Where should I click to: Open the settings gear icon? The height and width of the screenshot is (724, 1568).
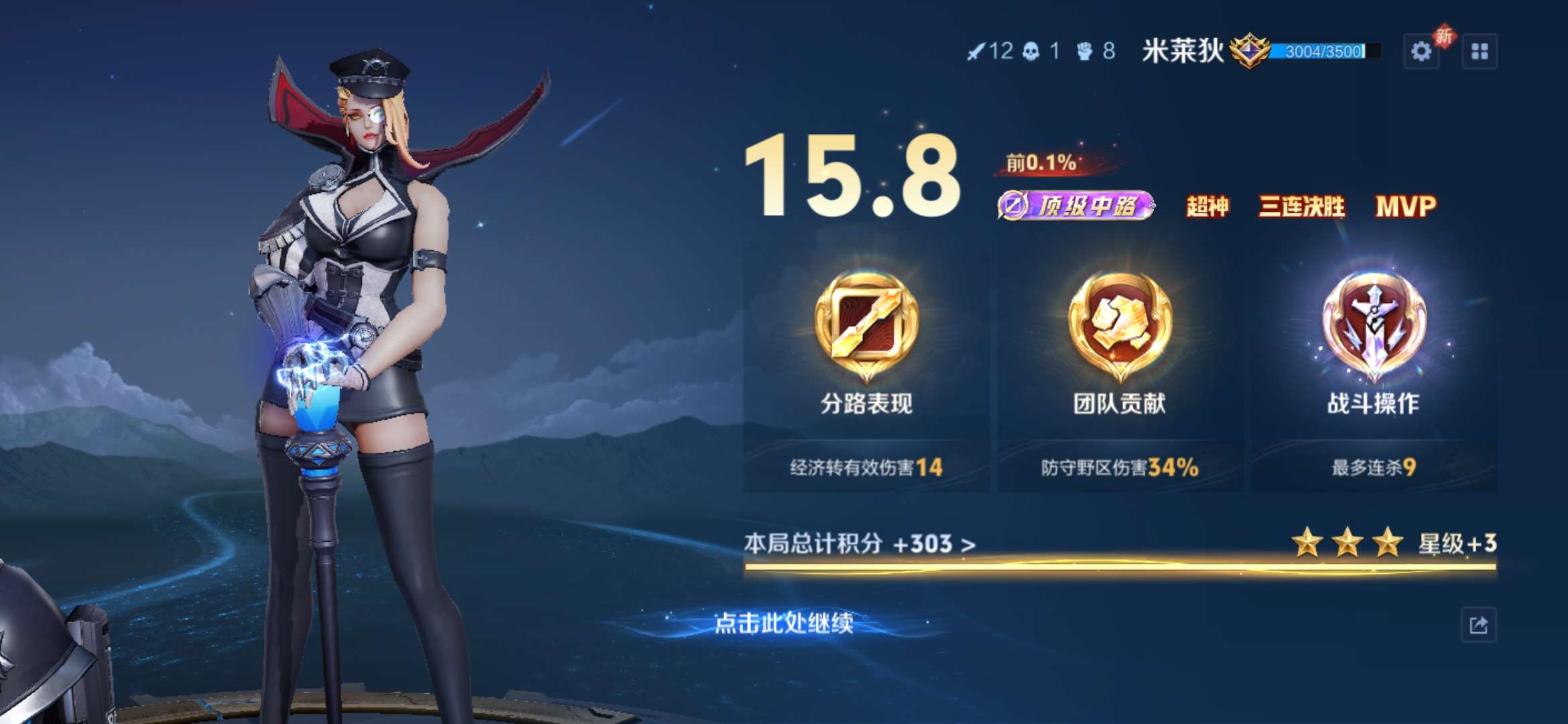tap(1421, 52)
